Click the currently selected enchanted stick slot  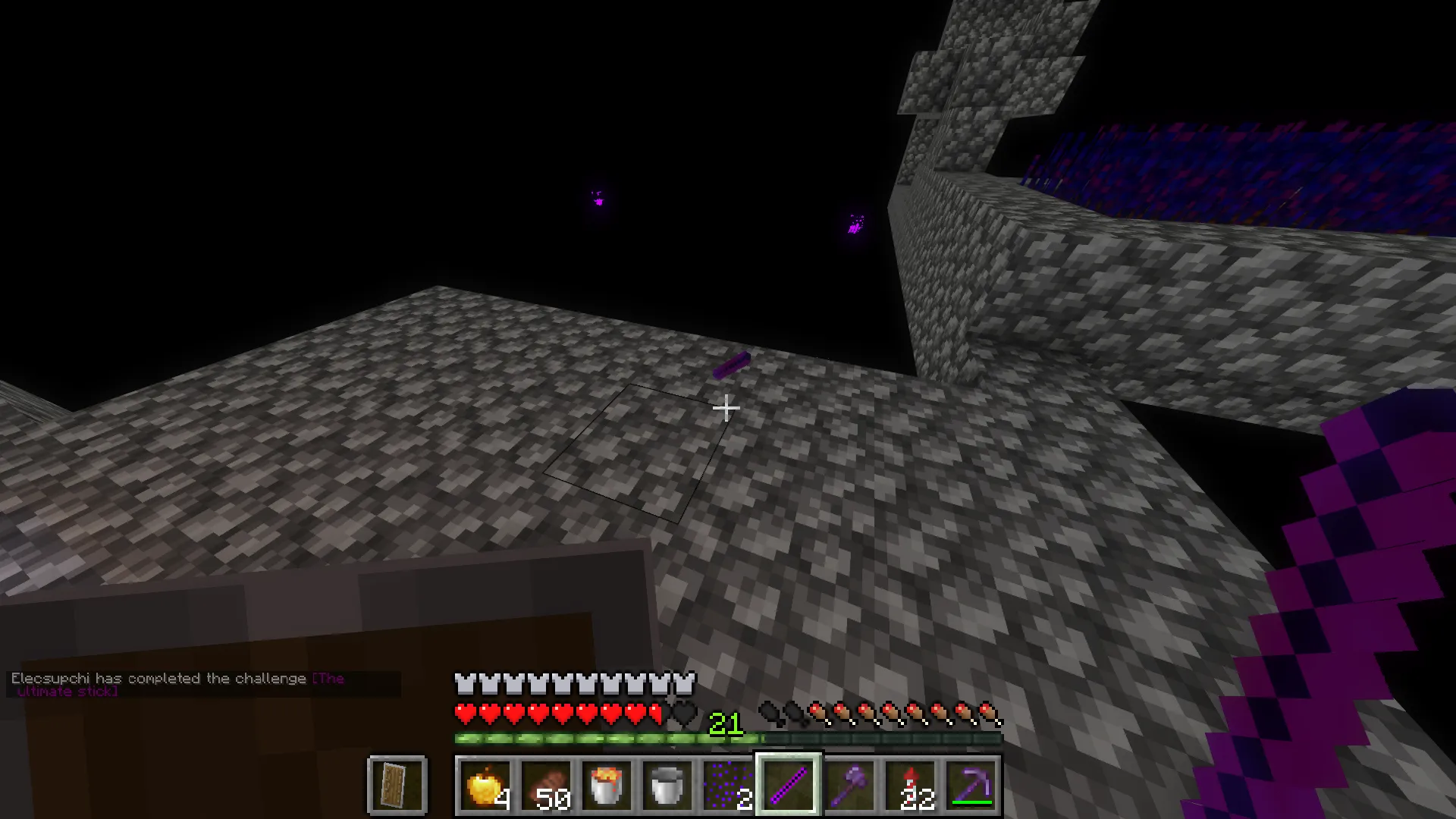[x=787, y=786]
